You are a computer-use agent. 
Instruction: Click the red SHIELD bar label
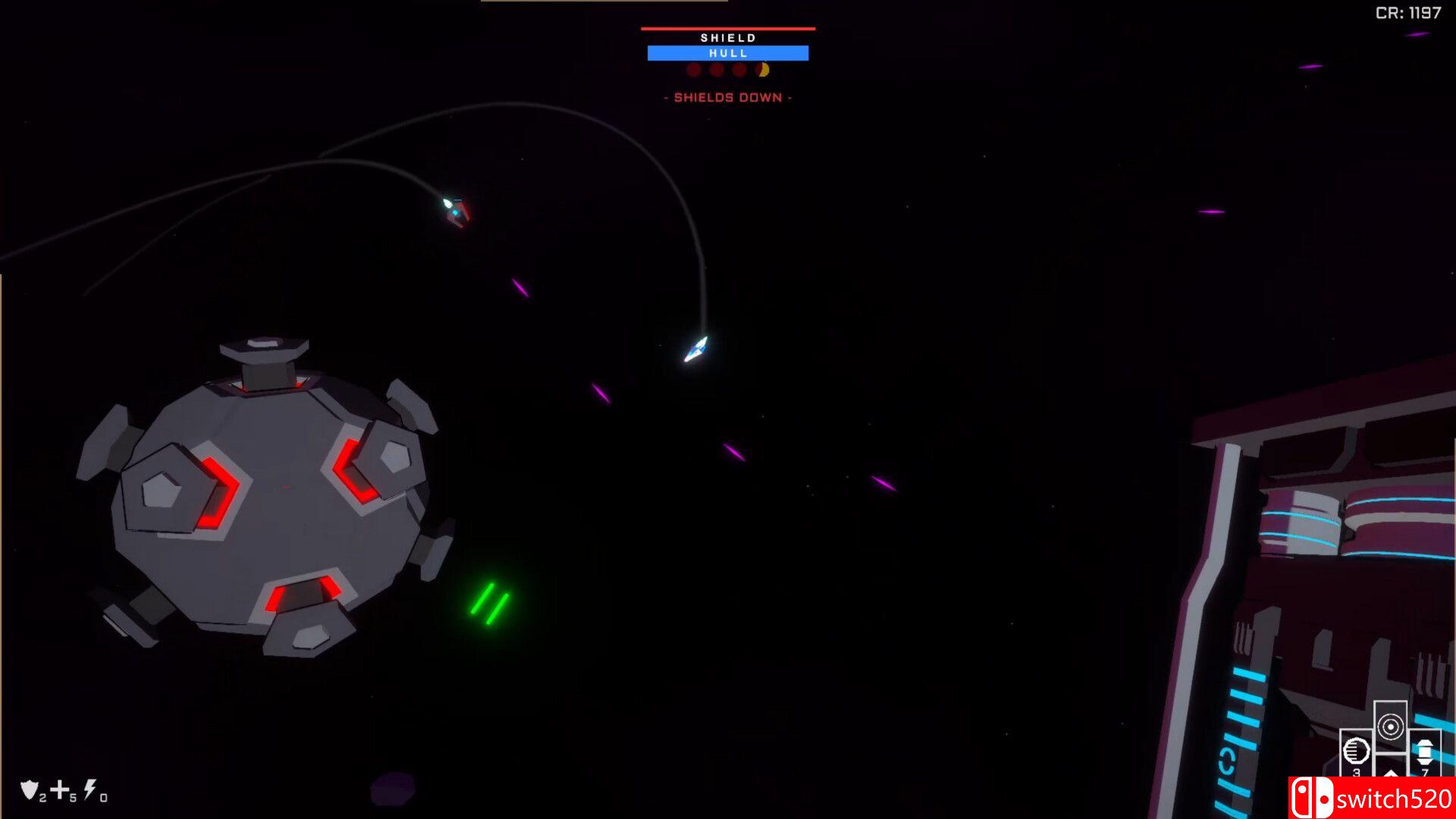click(726, 36)
